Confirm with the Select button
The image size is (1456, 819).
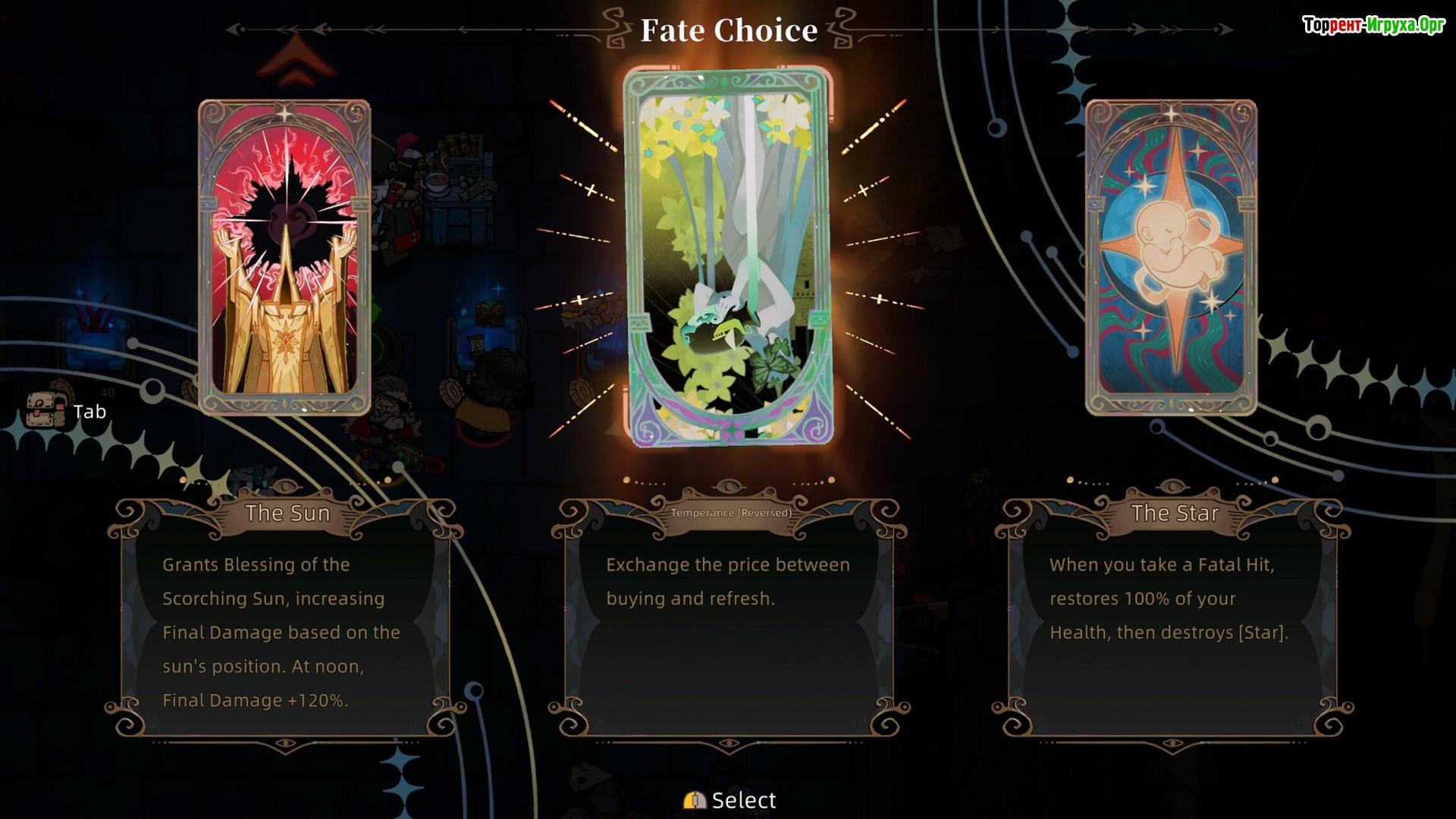730,800
